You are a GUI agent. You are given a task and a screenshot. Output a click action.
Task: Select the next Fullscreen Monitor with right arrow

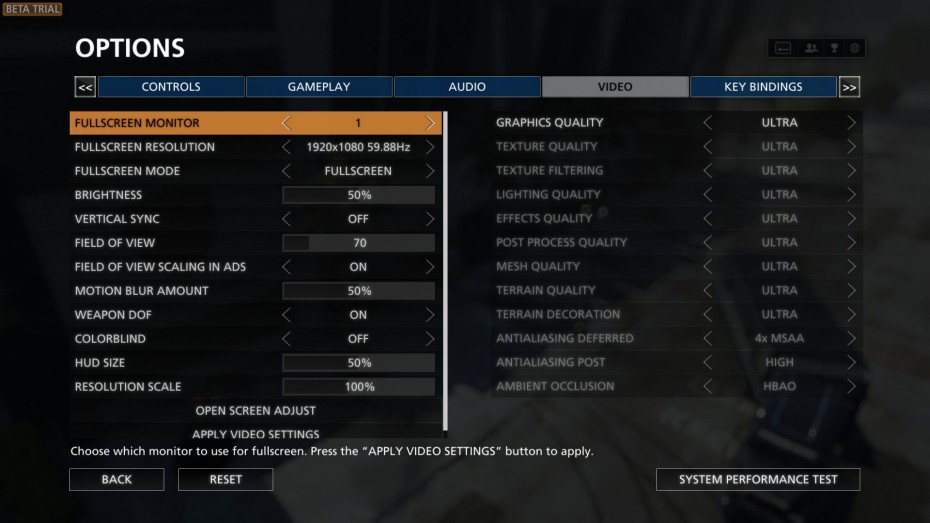(x=431, y=123)
